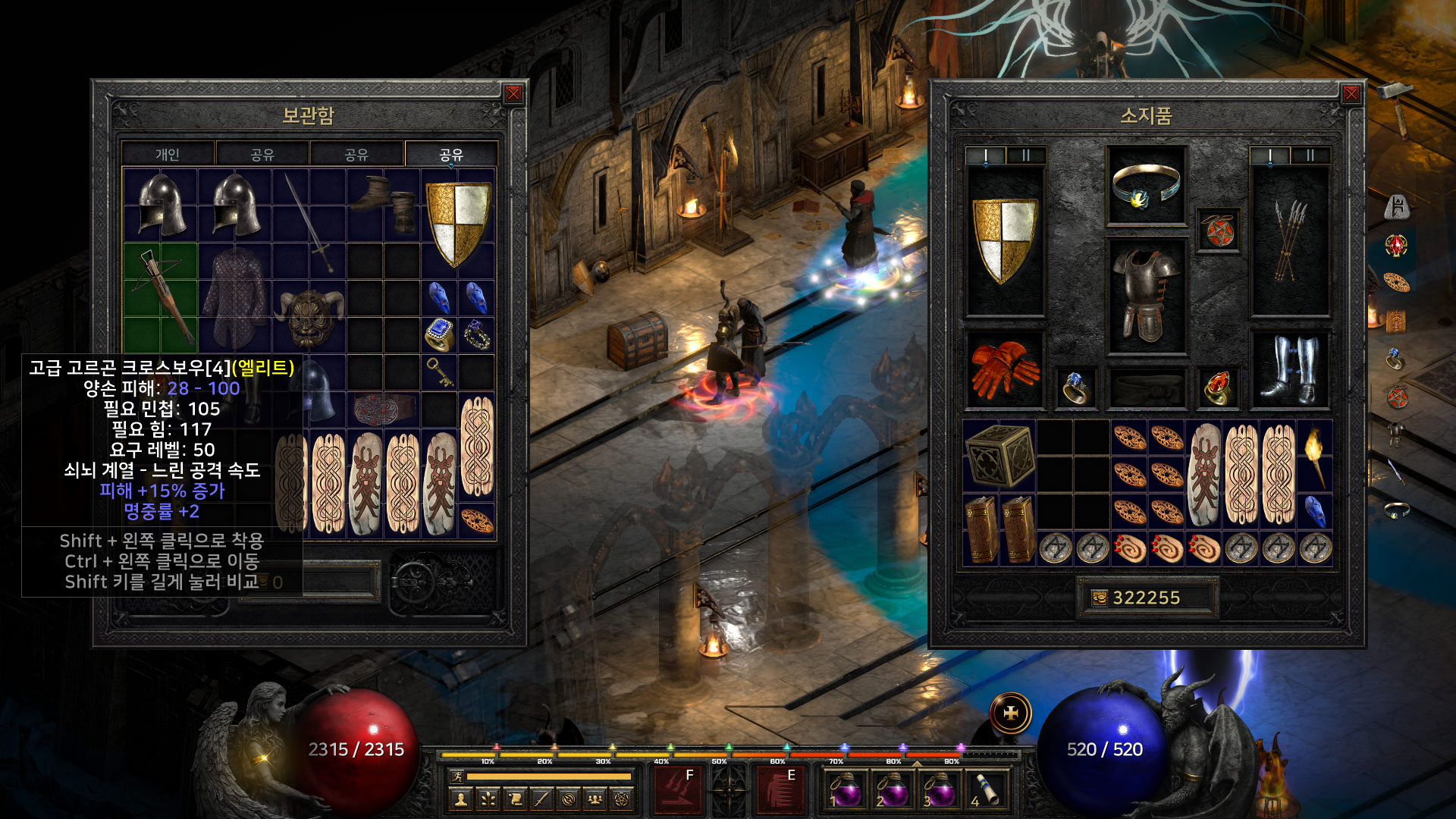
Task: Select the Gorgon Crossbow in the stash
Action: (161, 296)
